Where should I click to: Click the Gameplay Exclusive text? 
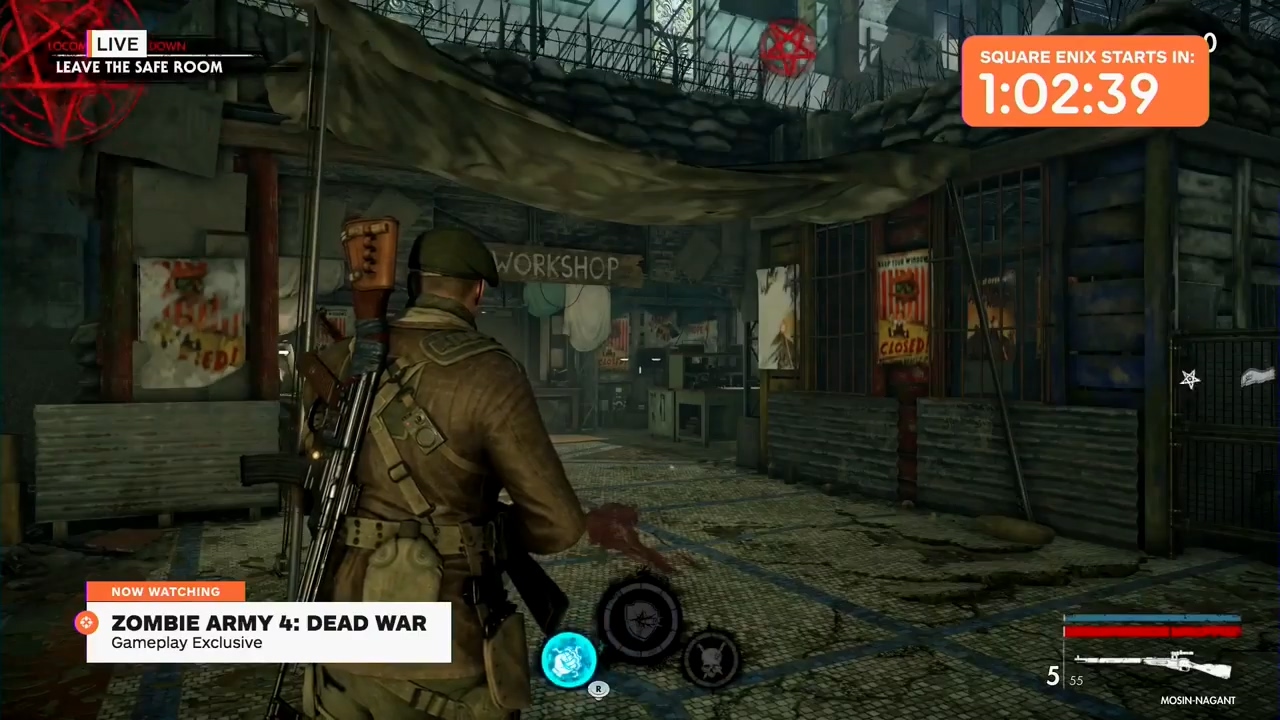click(186, 643)
